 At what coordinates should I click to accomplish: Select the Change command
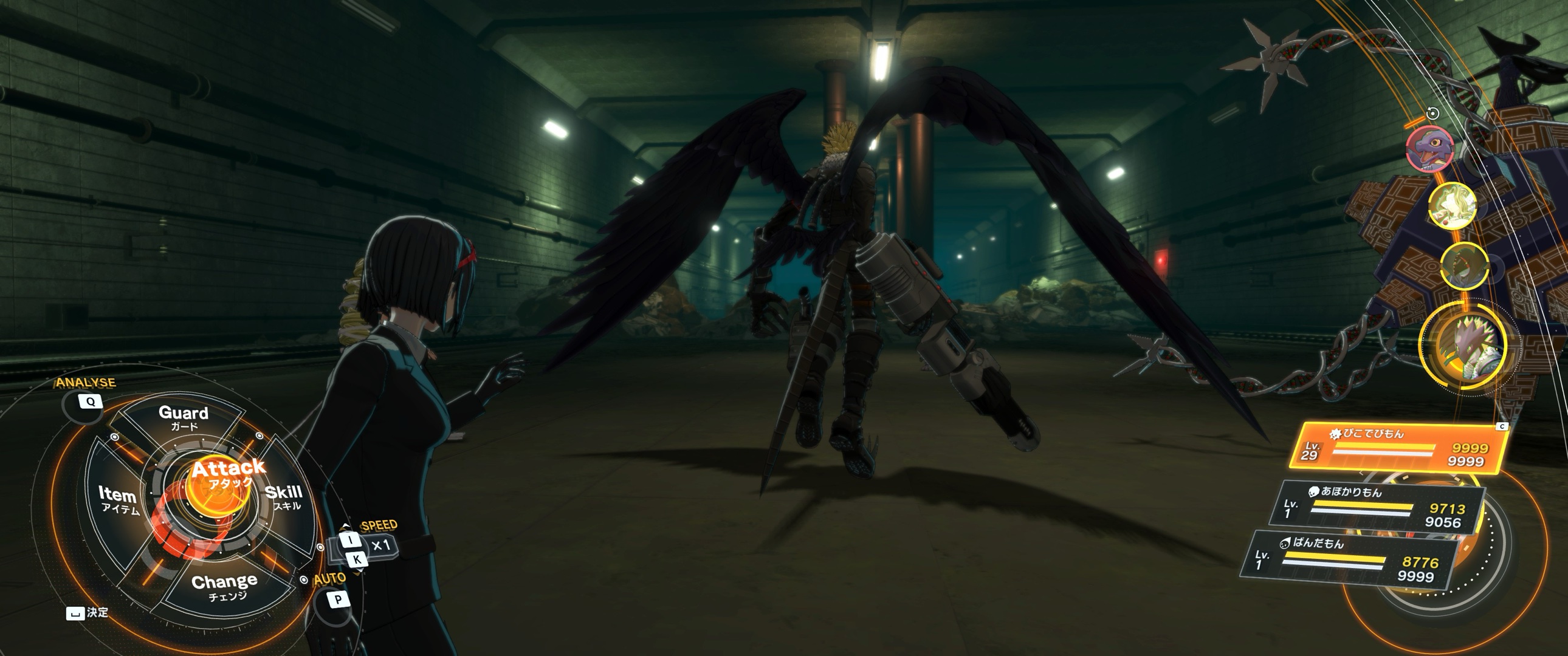(225, 586)
